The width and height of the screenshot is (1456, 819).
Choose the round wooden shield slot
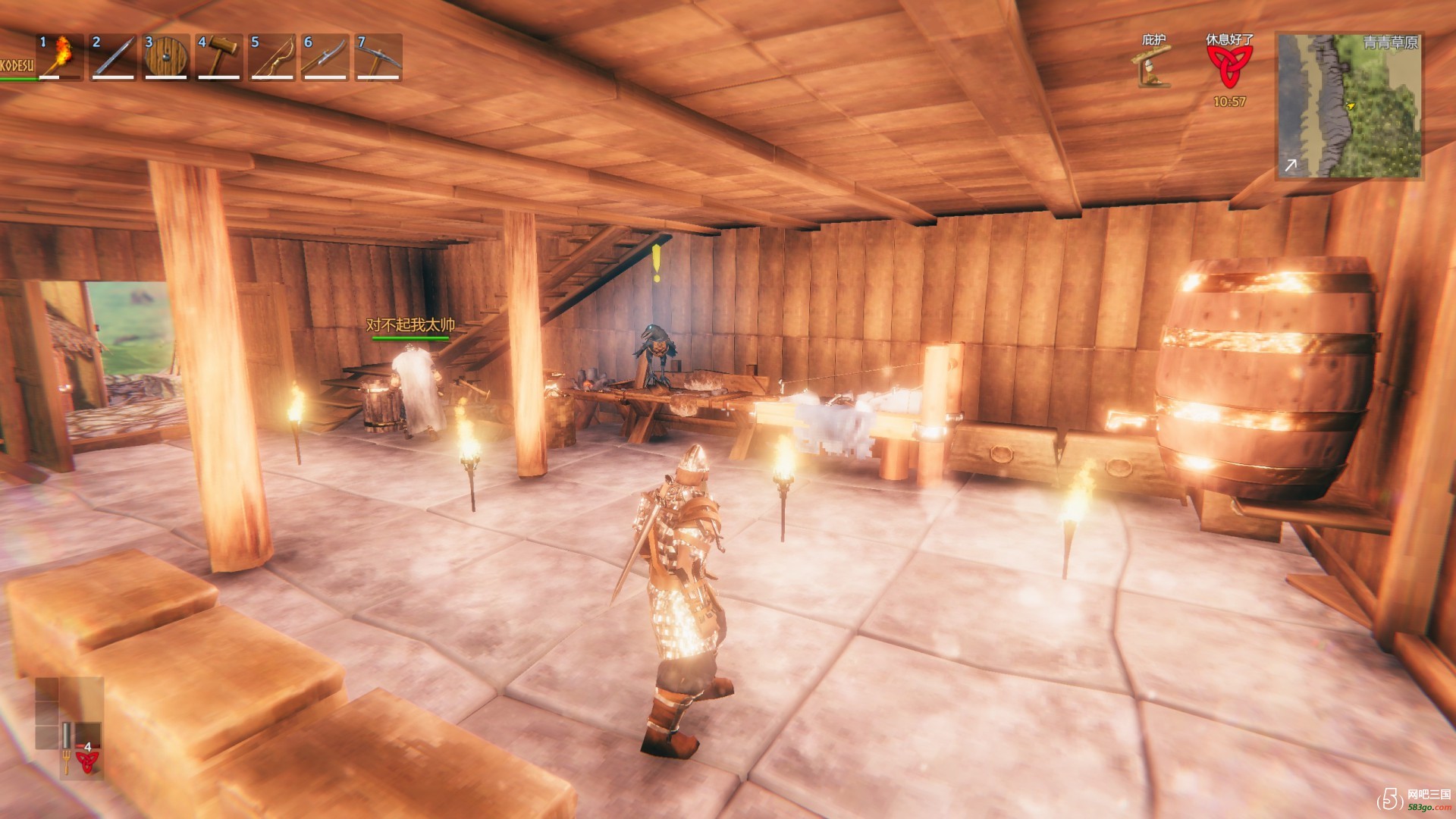click(166, 56)
